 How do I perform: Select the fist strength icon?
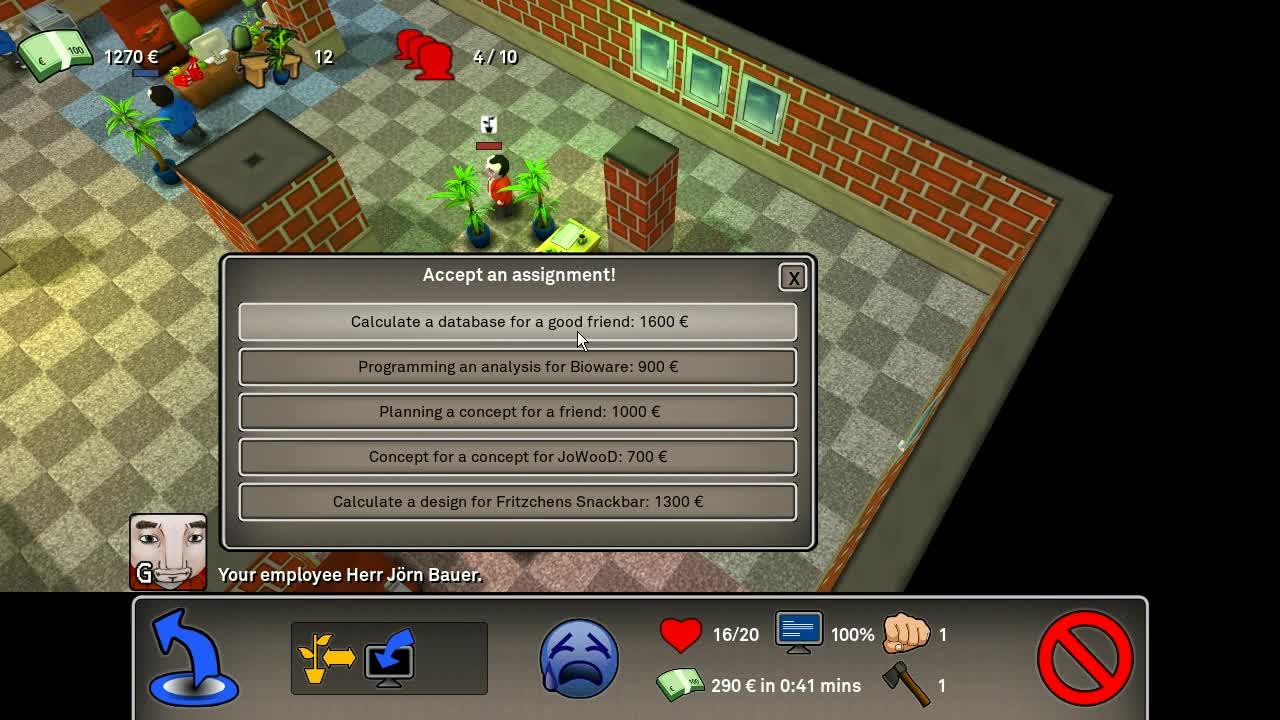click(x=907, y=634)
